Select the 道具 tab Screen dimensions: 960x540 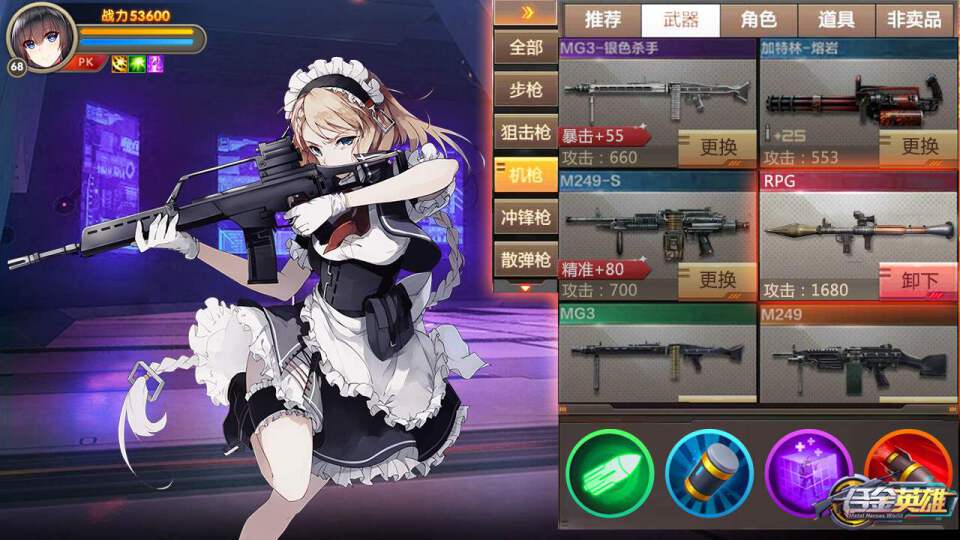(x=836, y=19)
